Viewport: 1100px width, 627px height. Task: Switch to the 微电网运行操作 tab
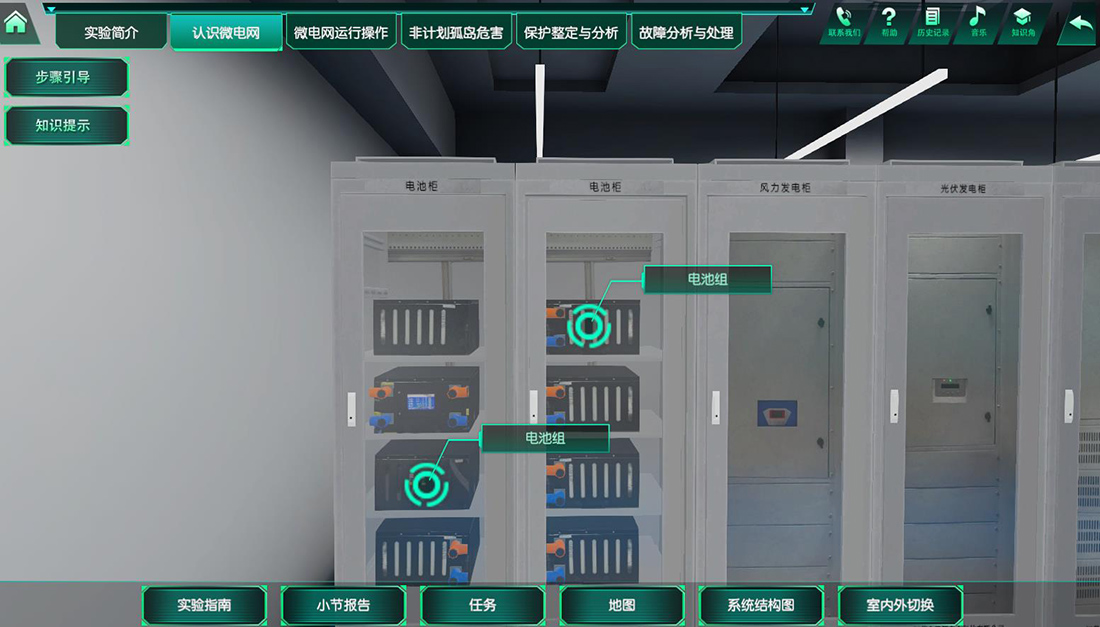tap(341, 33)
